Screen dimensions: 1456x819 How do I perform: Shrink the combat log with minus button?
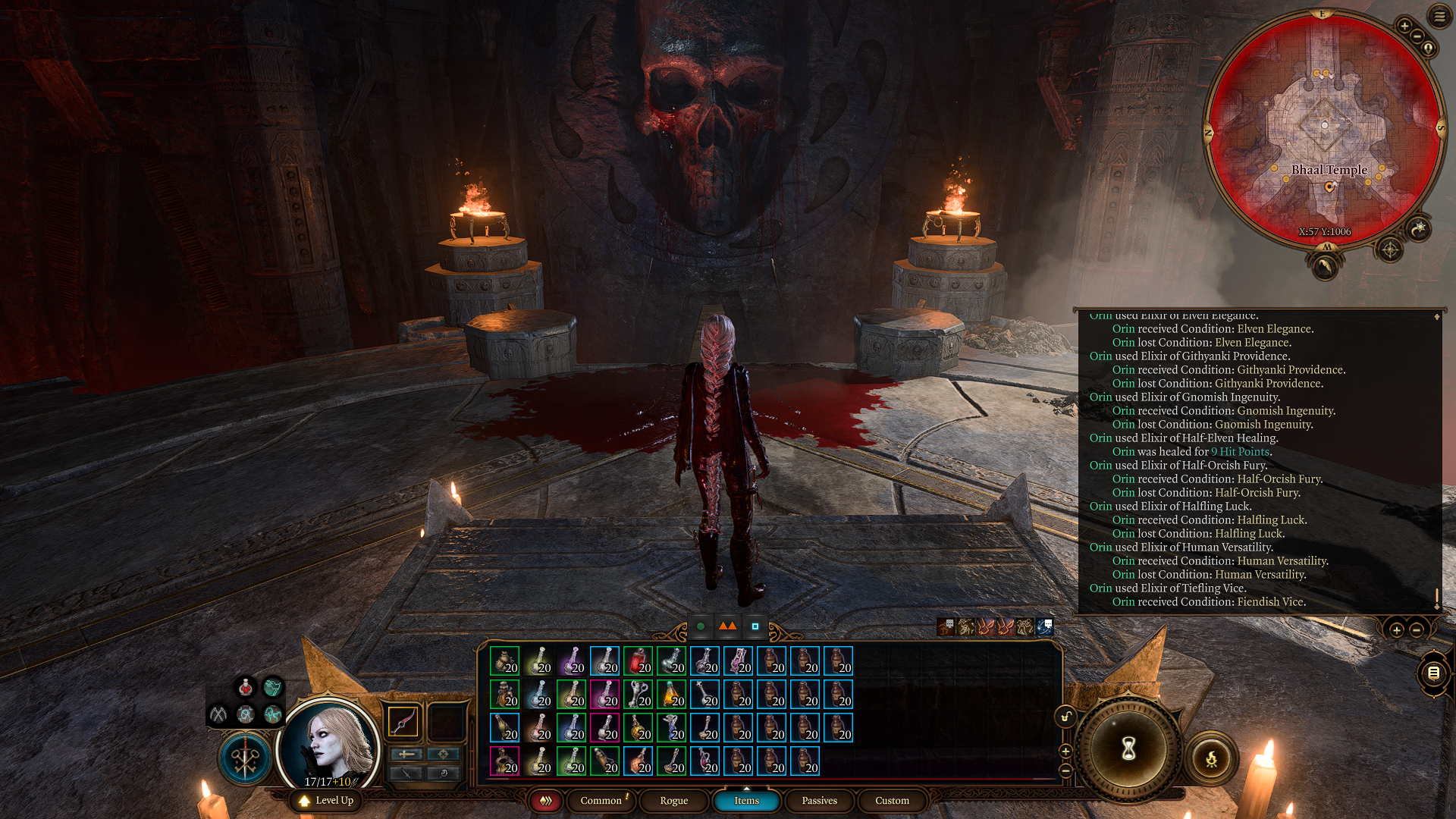(x=1416, y=630)
